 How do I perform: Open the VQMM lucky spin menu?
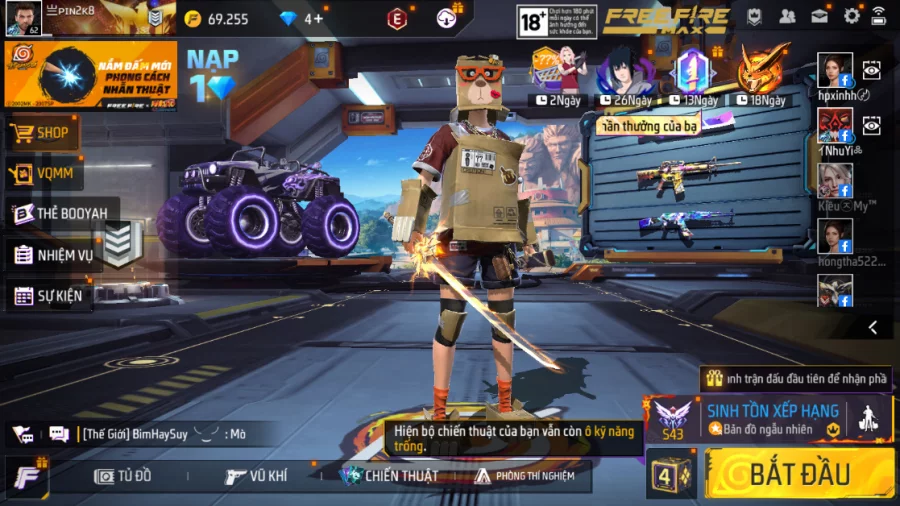pos(45,173)
